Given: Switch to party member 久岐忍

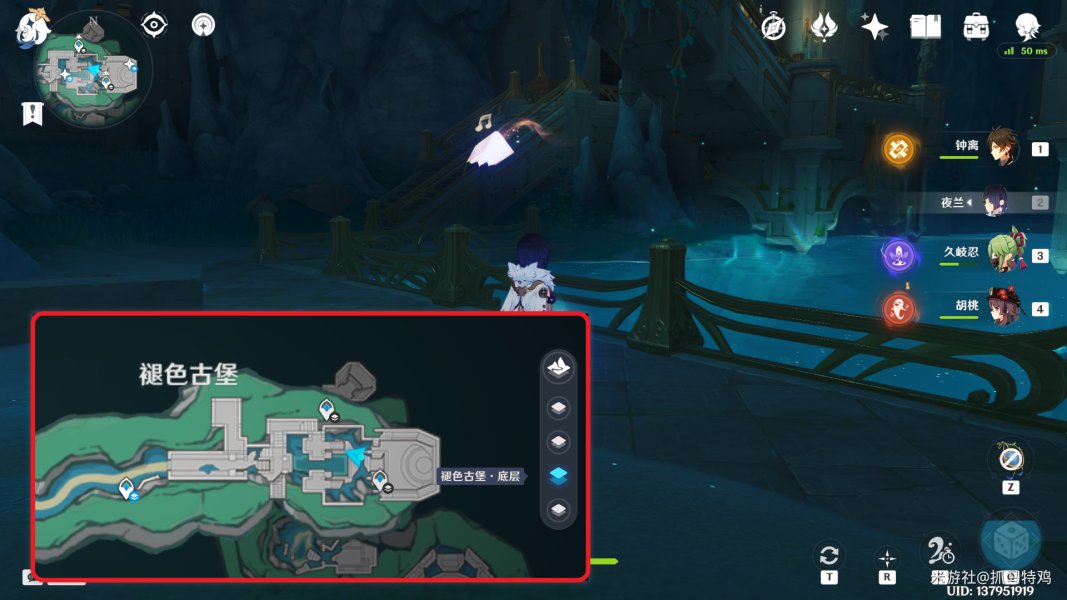Looking at the screenshot, I should click(1001, 255).
